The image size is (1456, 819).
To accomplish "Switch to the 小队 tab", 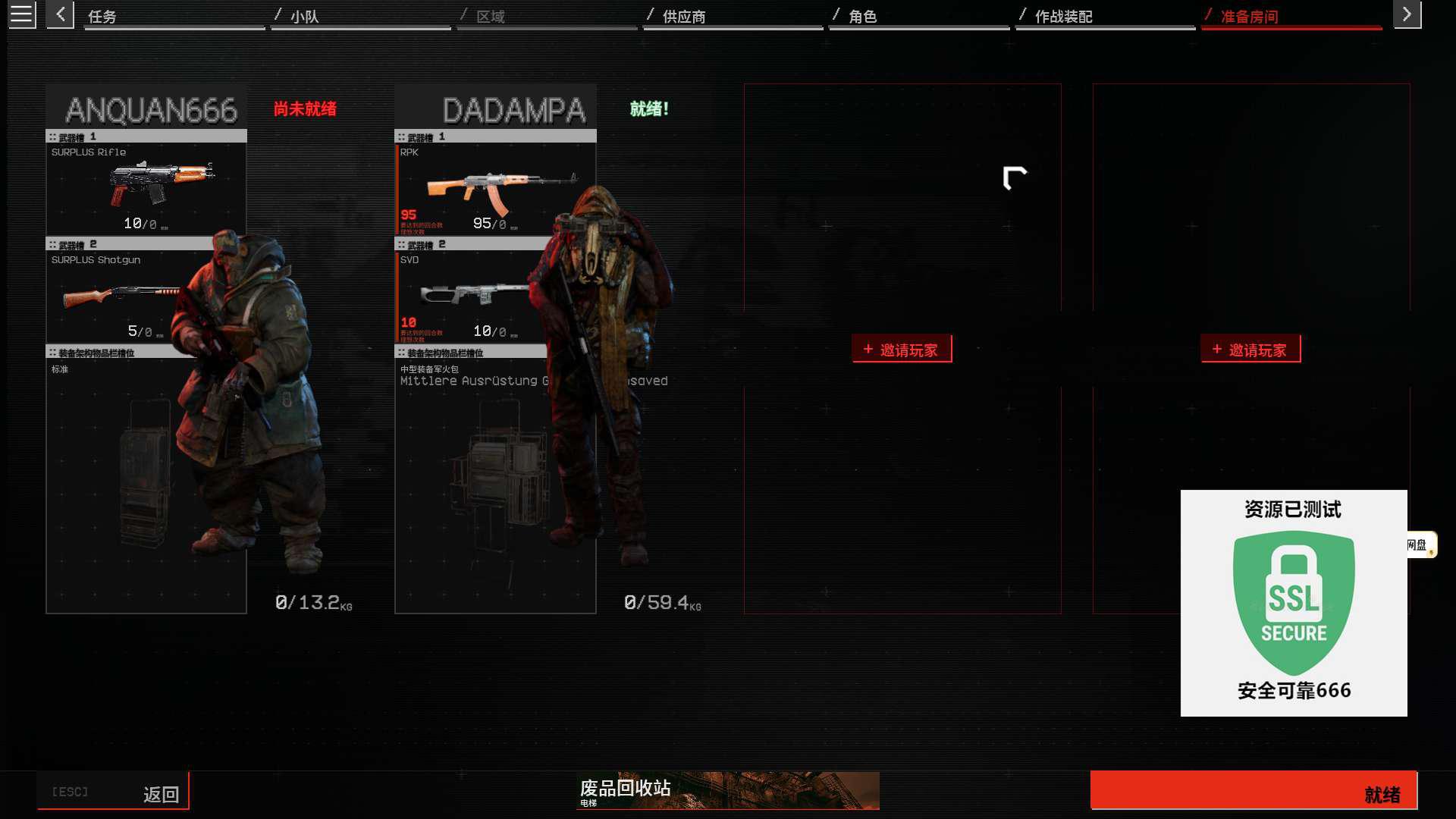I will point(360,16).
